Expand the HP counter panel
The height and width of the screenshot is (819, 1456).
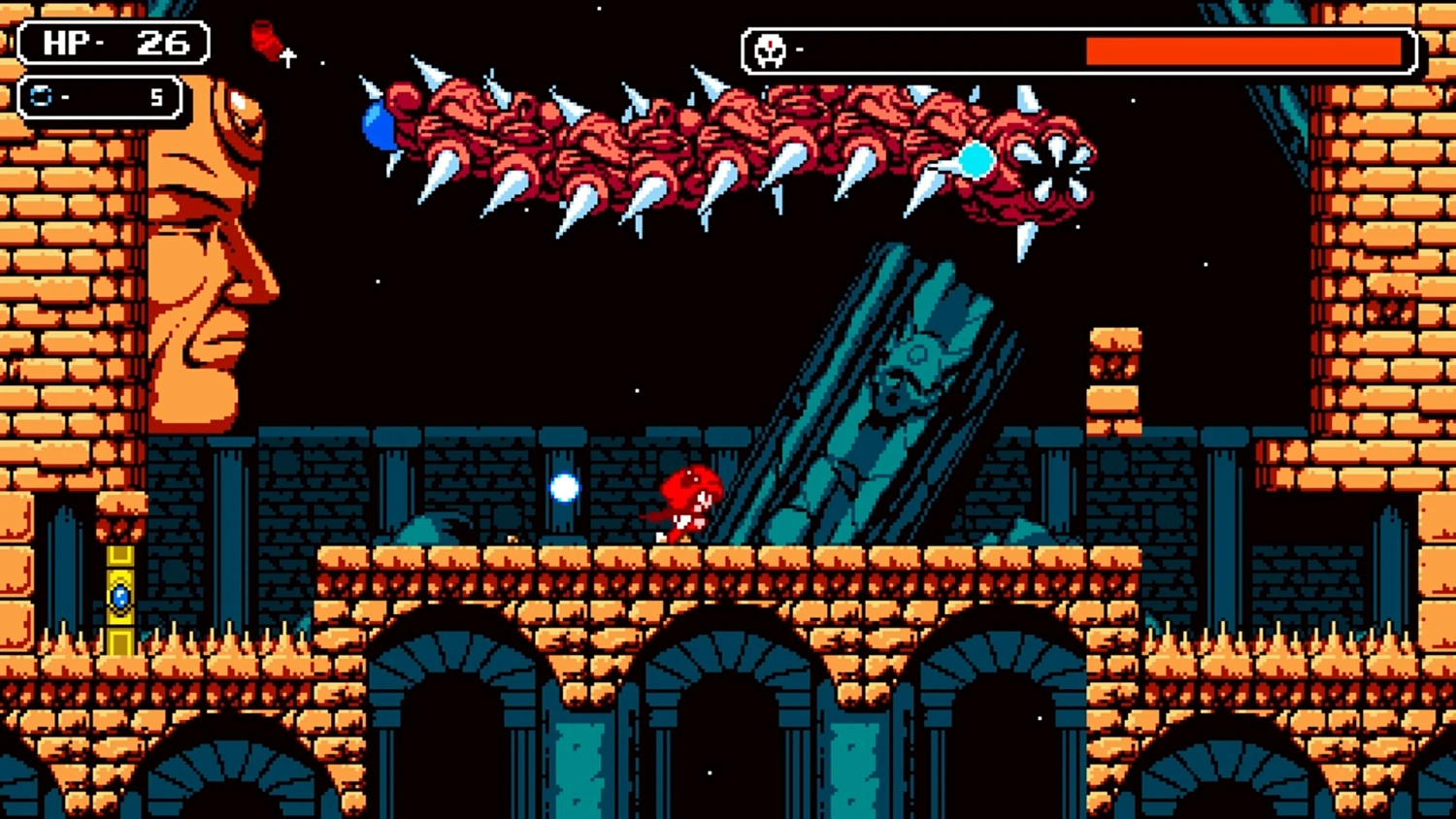(110, 43)
